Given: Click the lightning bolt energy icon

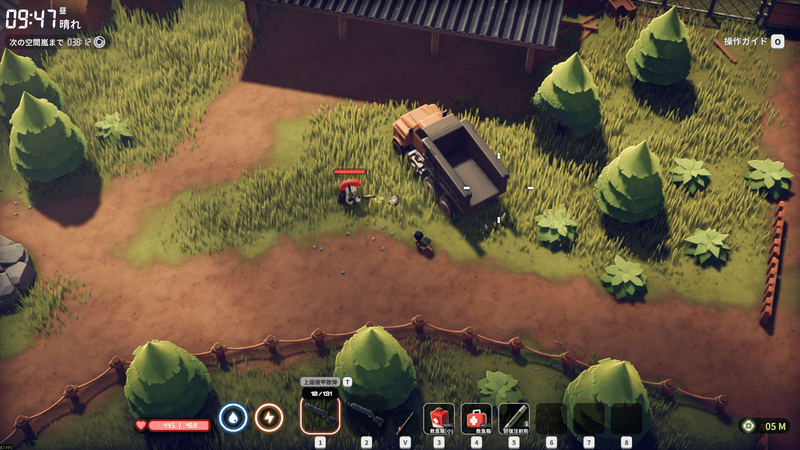Looking at the screenshot, I should click(268, 417).
